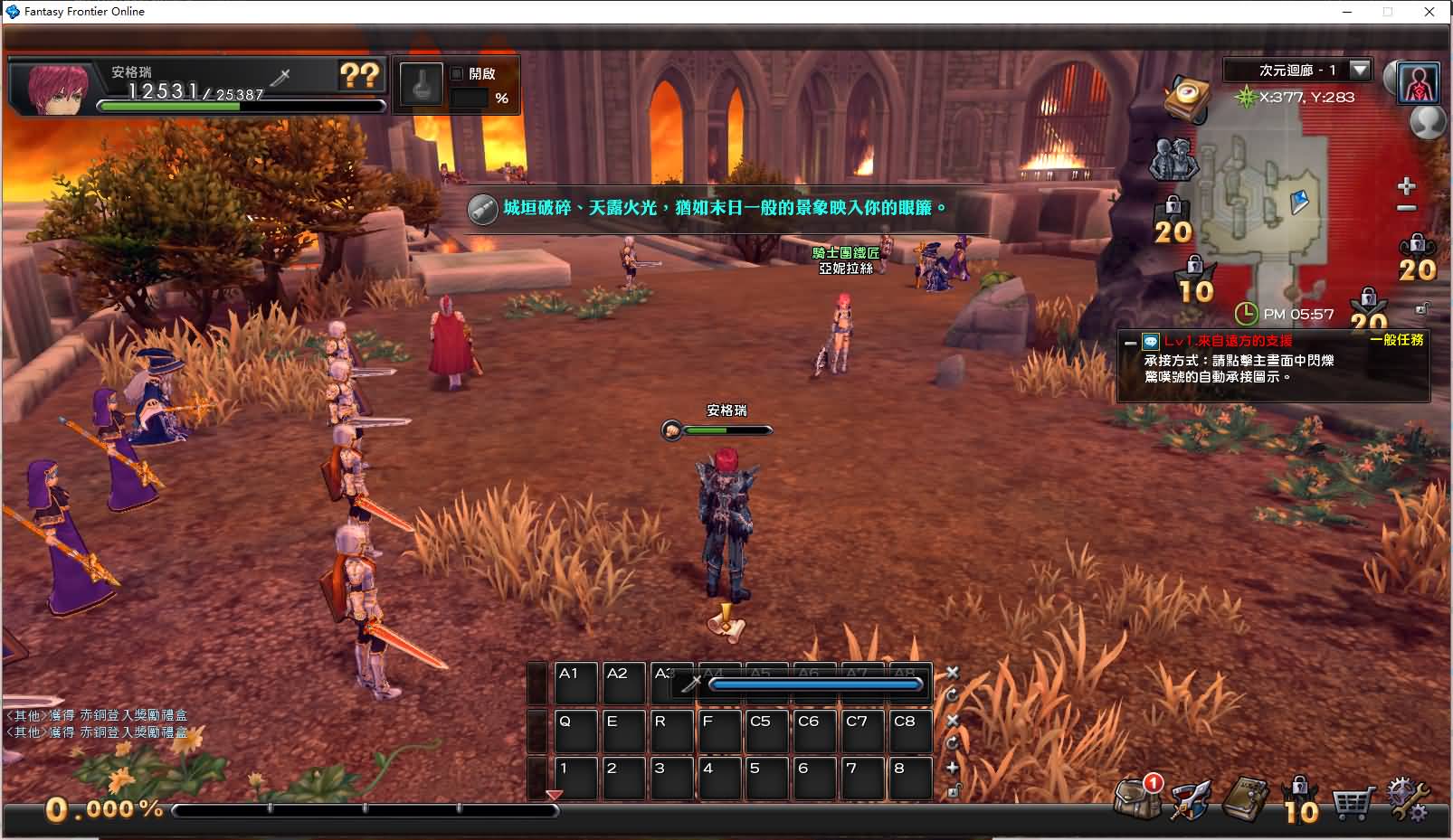Screen dimensions: 1453x840
Task: Collapse the quest tracker with the minus button
Action: [x=1129, y=343]
